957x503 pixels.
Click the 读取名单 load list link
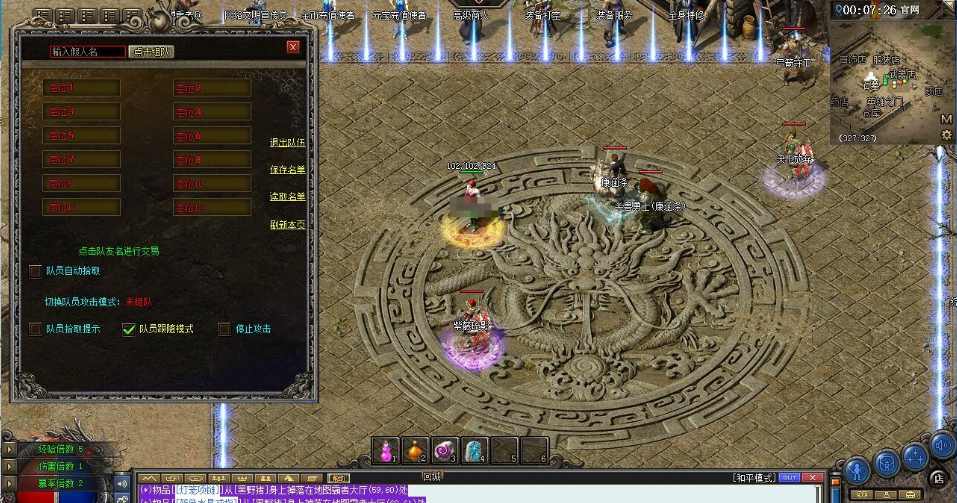pyautogui.click(x=288, y=197)
